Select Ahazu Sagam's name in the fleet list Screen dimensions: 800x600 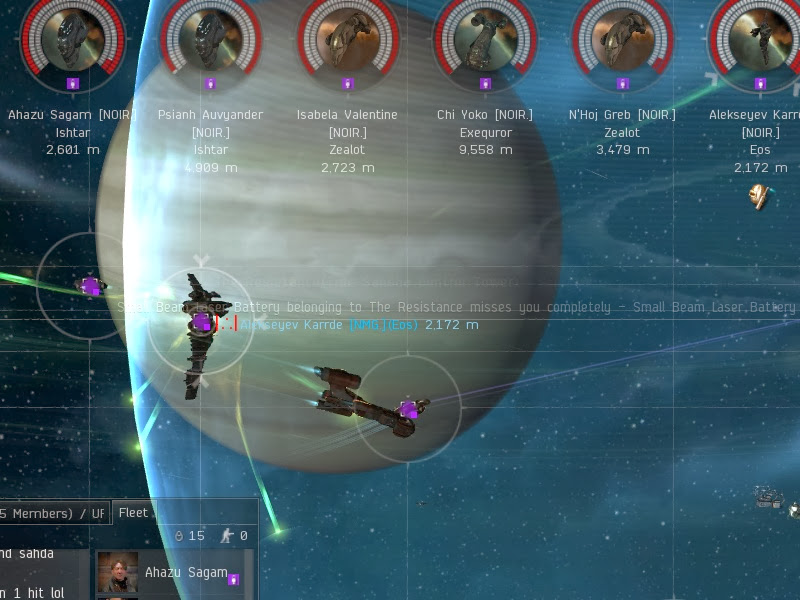pyautogui.click(x=186, y=573)
